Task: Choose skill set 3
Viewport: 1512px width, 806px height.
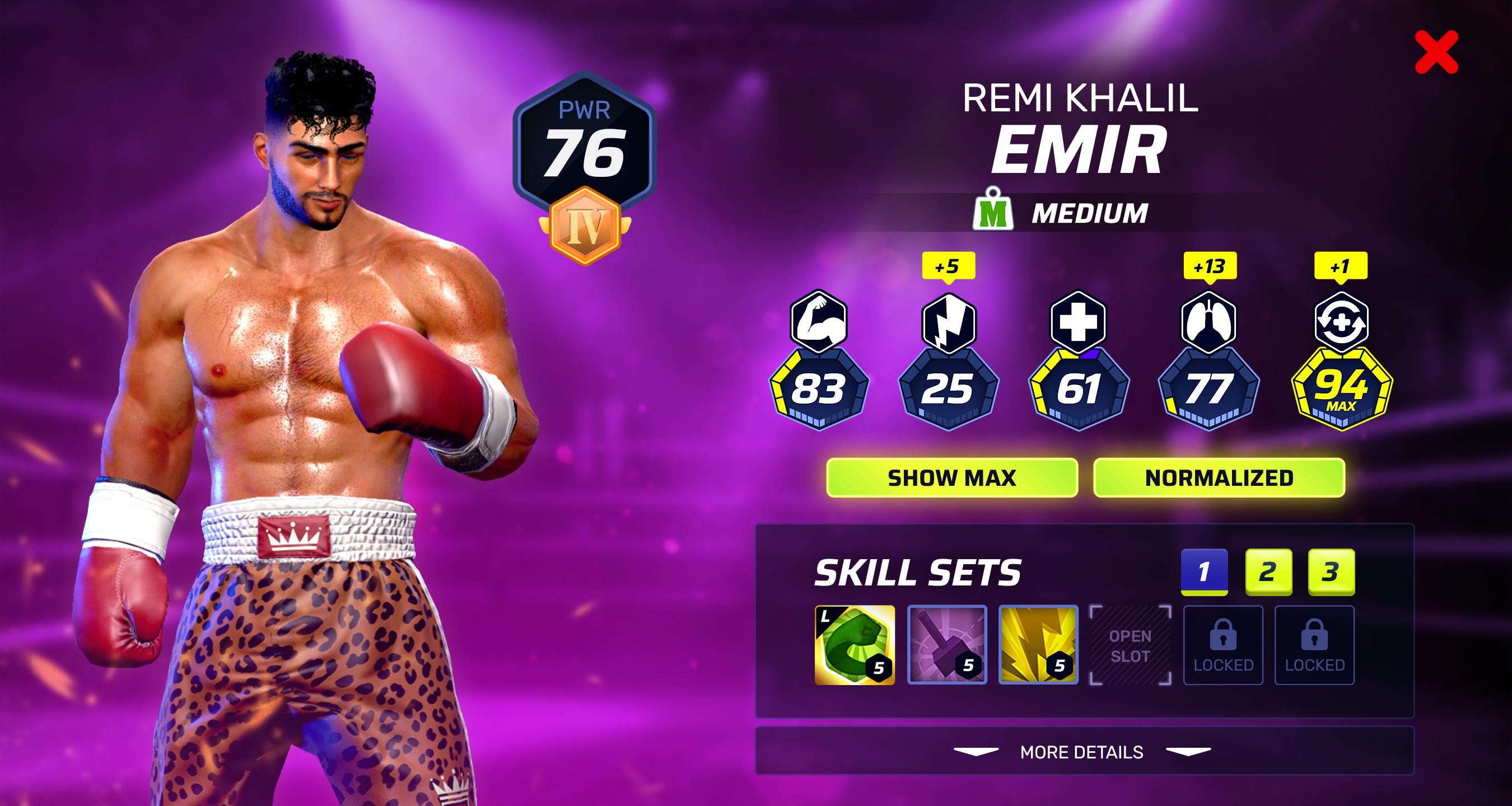Action: pyautogui.click(x=1331, y=571)
